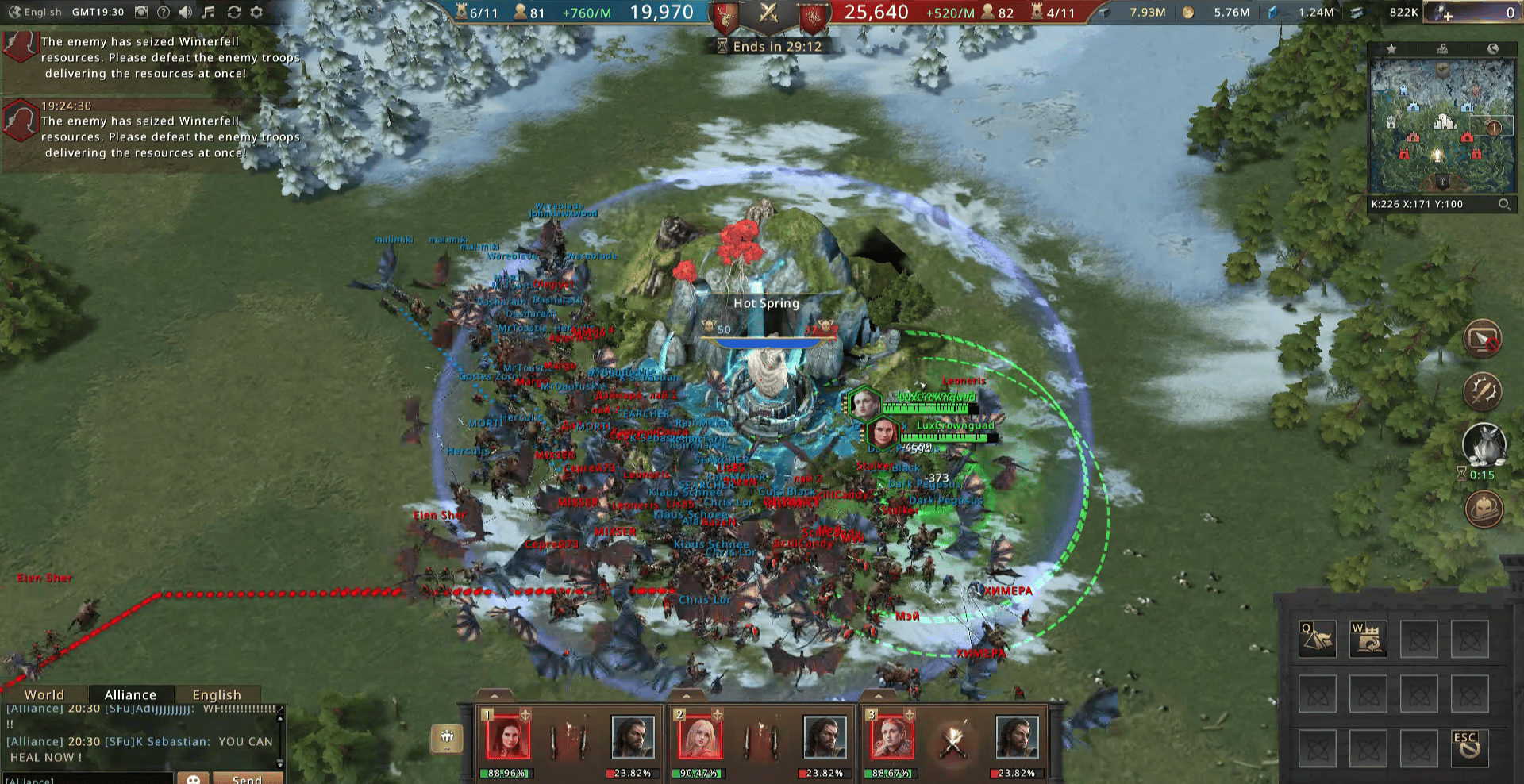Toggle the sound speaker icon
The width and height of the screenshot is (1524, 784).
pyautogui.click(x=186, y=12)
